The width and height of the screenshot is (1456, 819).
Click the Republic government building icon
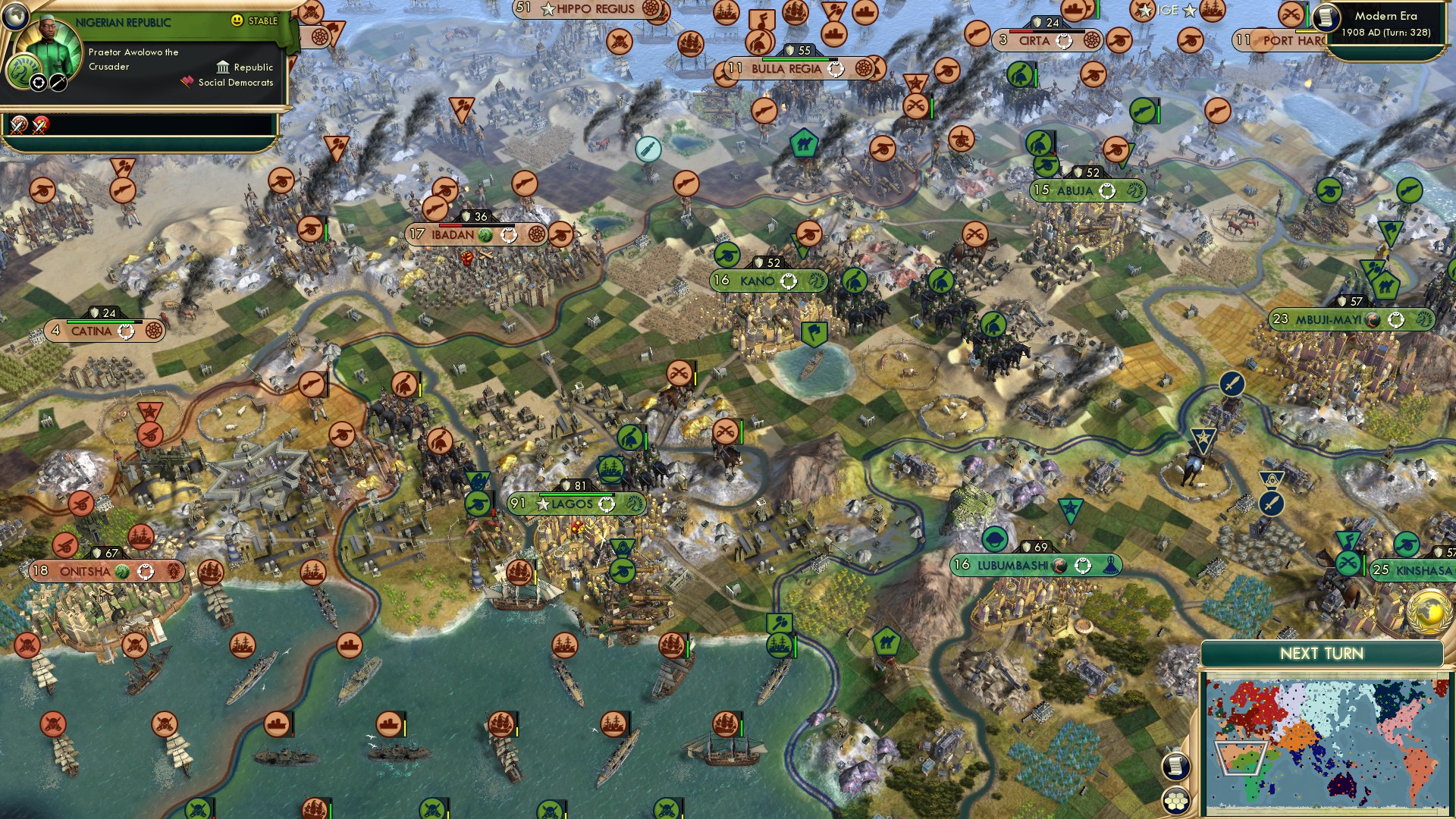pos(223,67)
